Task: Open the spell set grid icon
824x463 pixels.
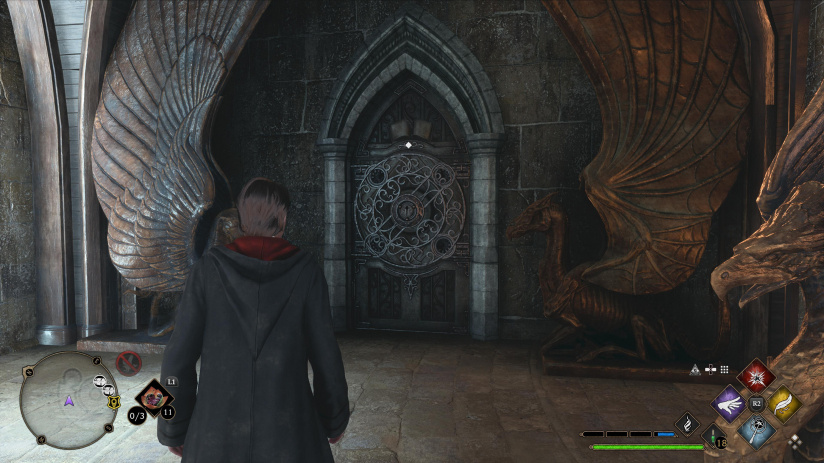Action: point(723,369)
